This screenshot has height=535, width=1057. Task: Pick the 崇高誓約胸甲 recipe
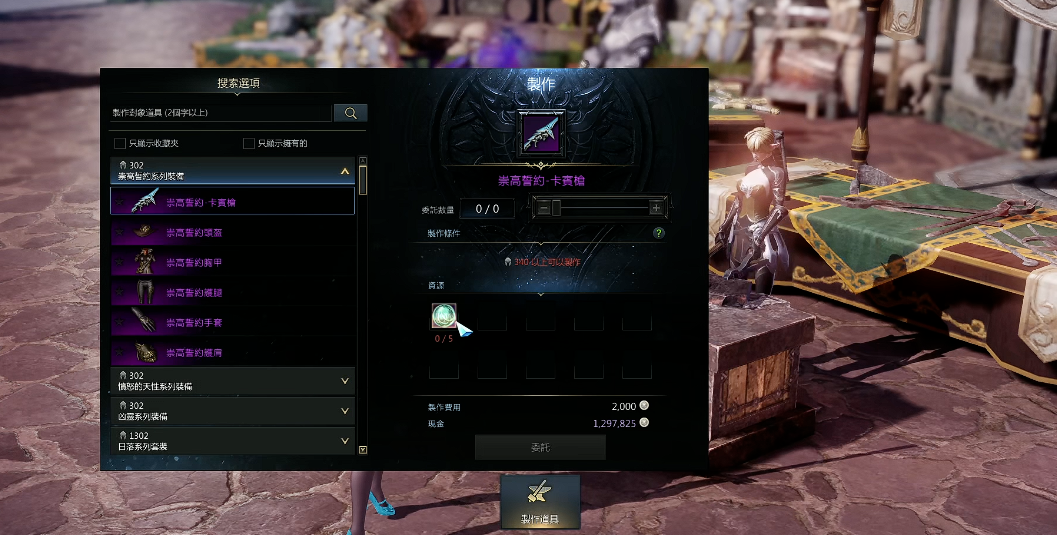(232, 262)
